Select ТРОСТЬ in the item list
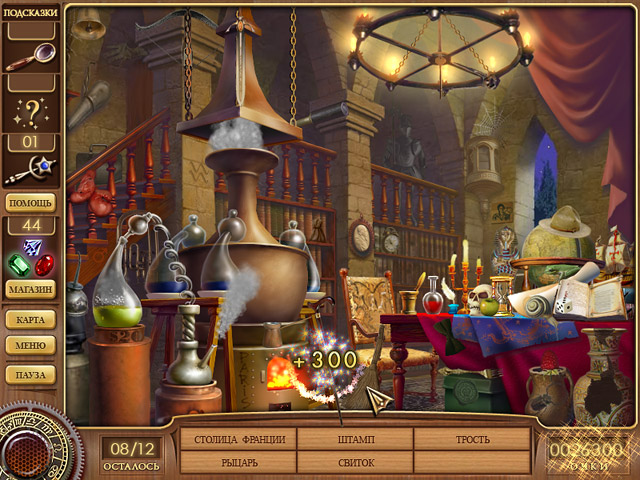This screenshot has height=480, width=640. pos(473,439)
